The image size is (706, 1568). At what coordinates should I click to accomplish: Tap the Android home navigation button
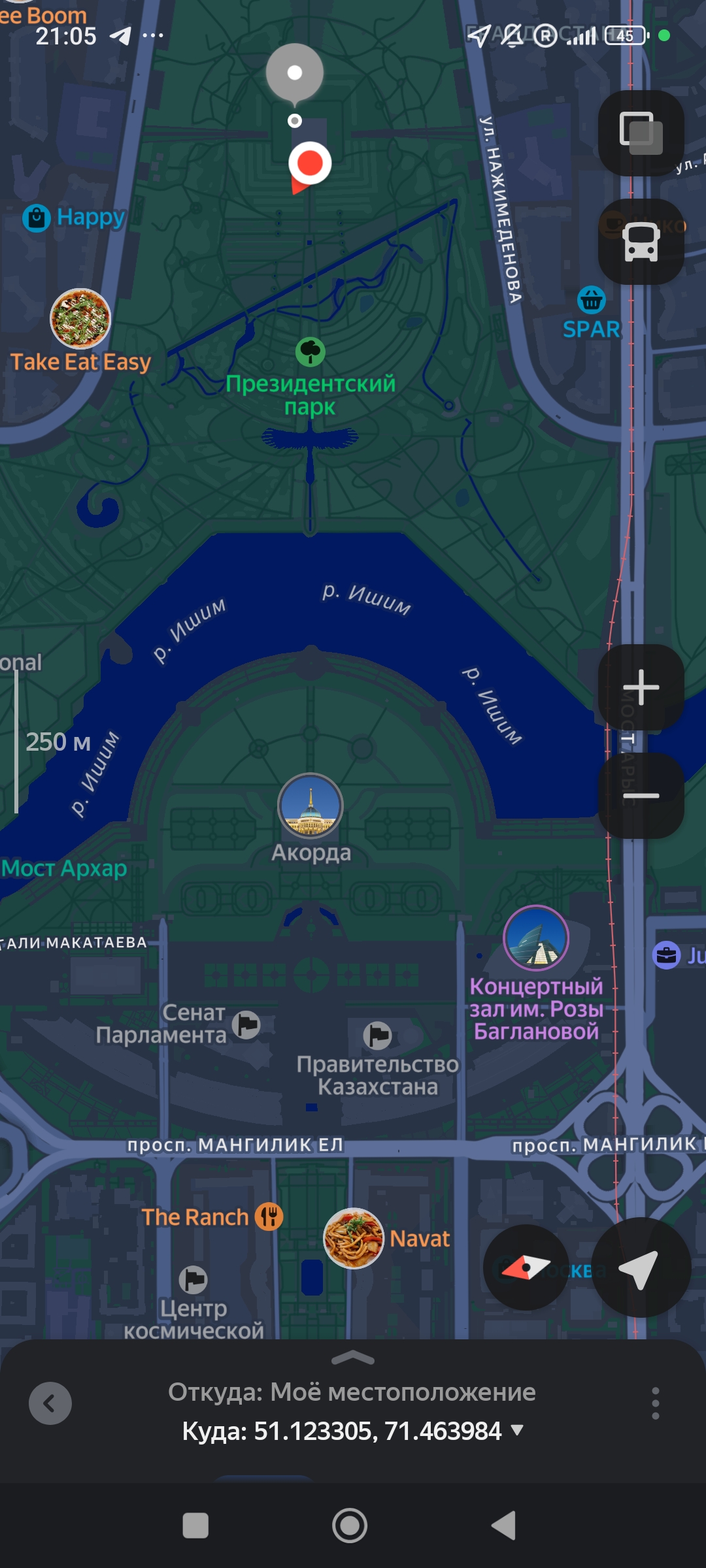click(x=350, y=1526)
